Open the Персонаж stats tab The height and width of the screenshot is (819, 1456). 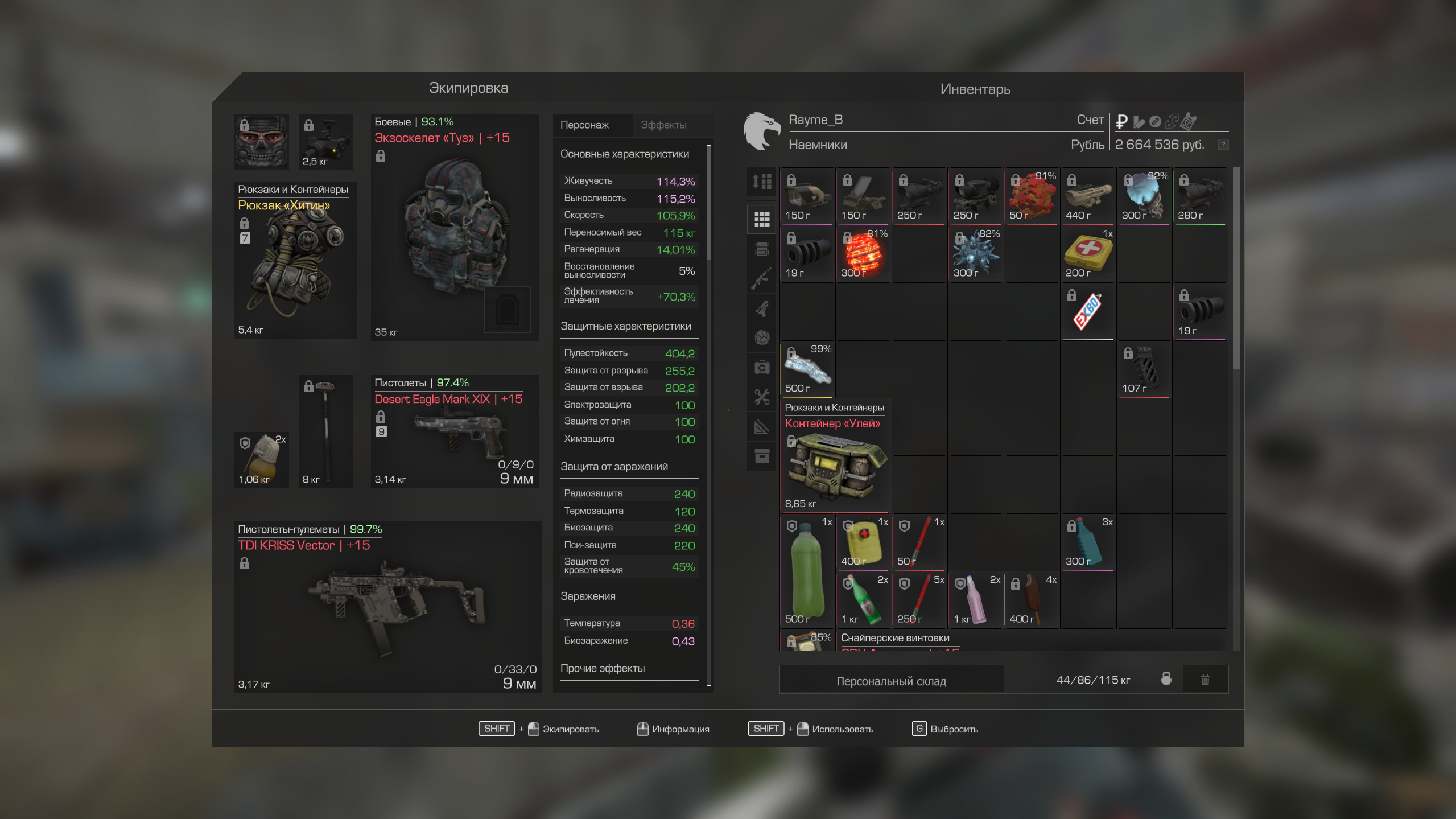(584, 125)
